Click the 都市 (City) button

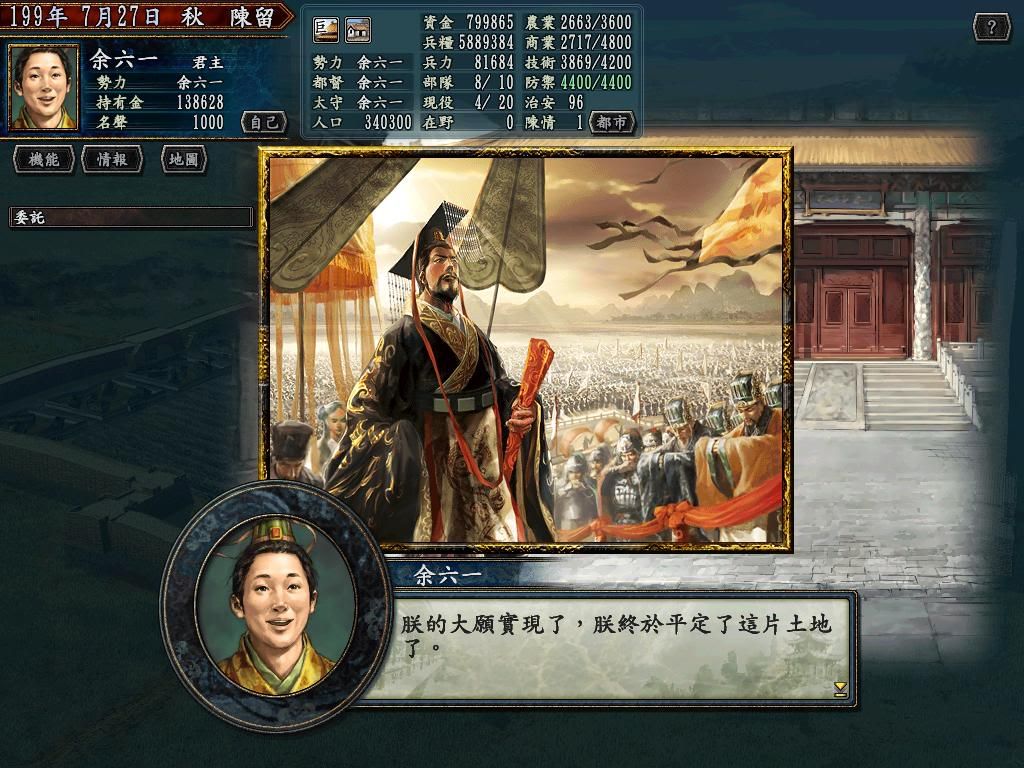tap(612, 122)
